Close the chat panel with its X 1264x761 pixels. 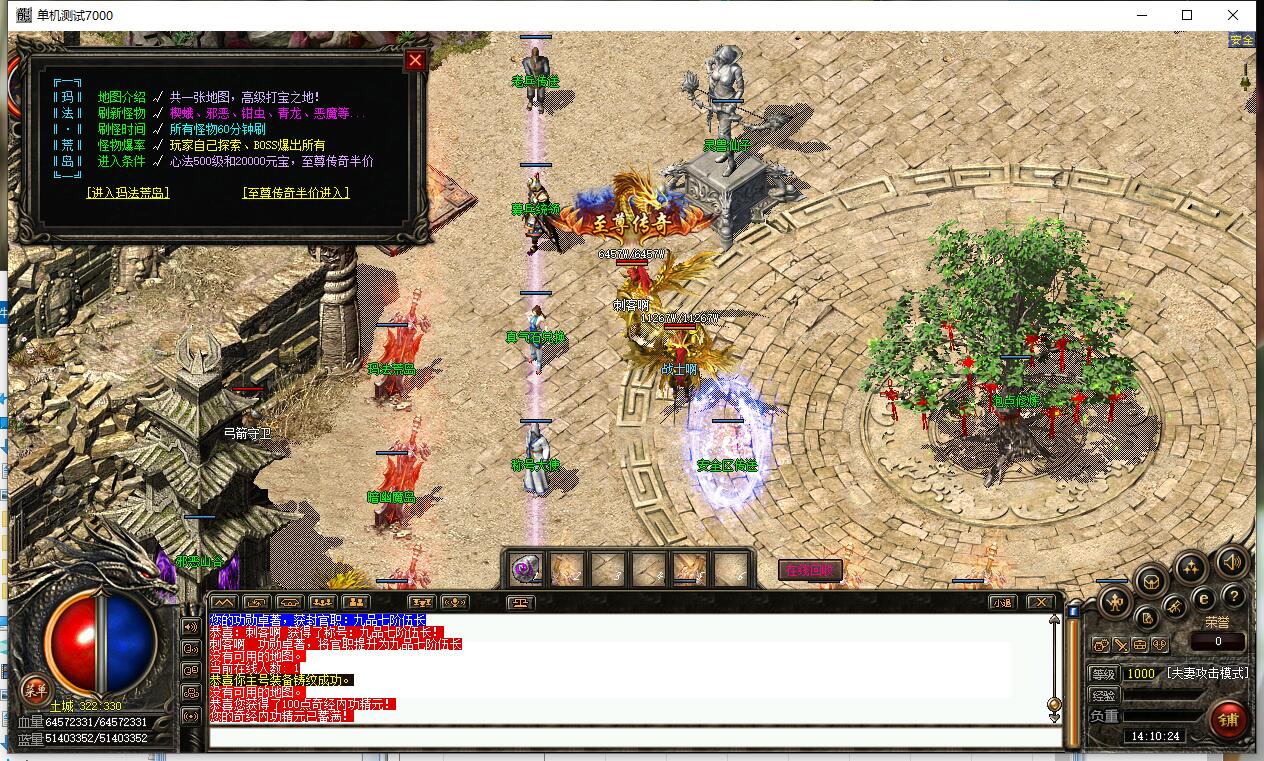click(1040, 602)
